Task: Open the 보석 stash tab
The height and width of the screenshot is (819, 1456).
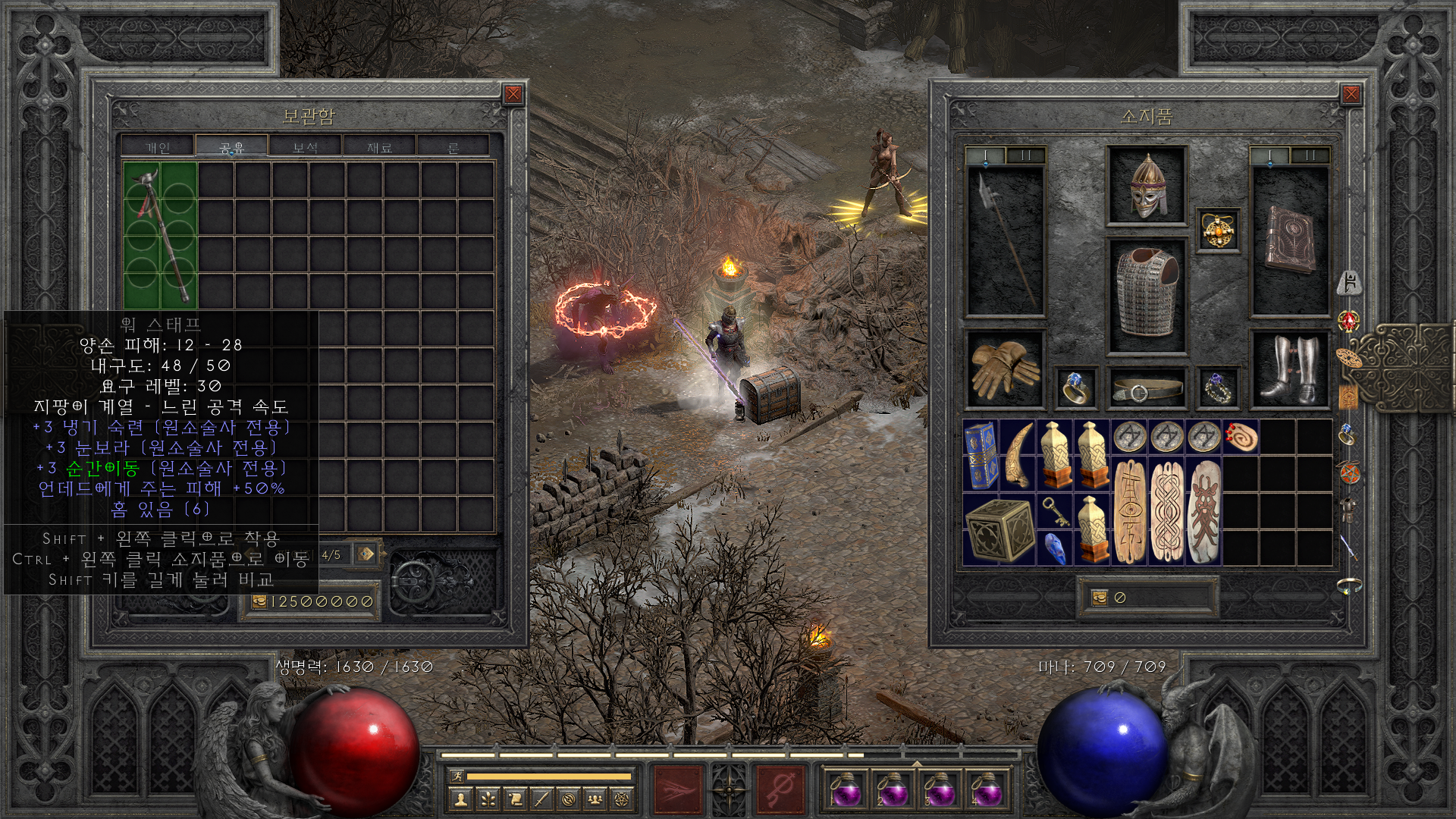Action: point(305,146)
